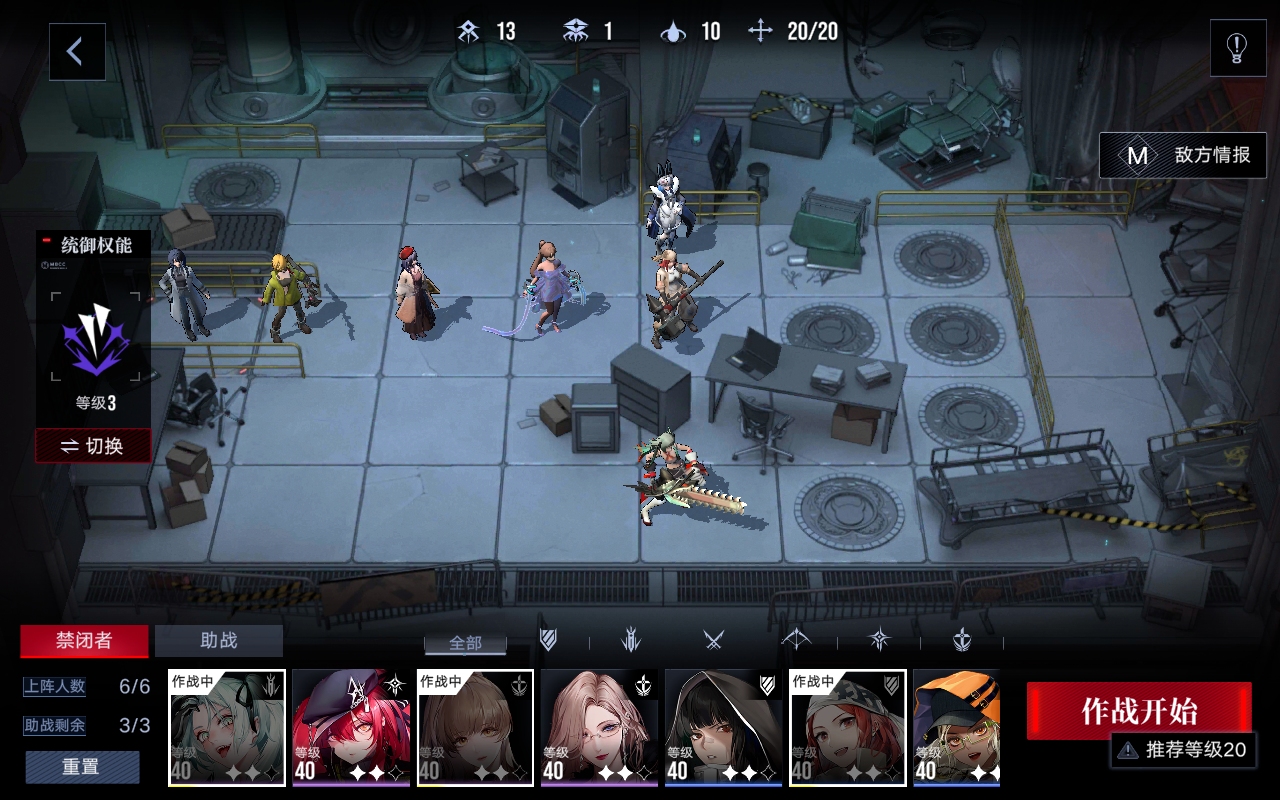1280x800 pixels.
Task: Filter by the shield class icon
Action: [x=548, y=641]
